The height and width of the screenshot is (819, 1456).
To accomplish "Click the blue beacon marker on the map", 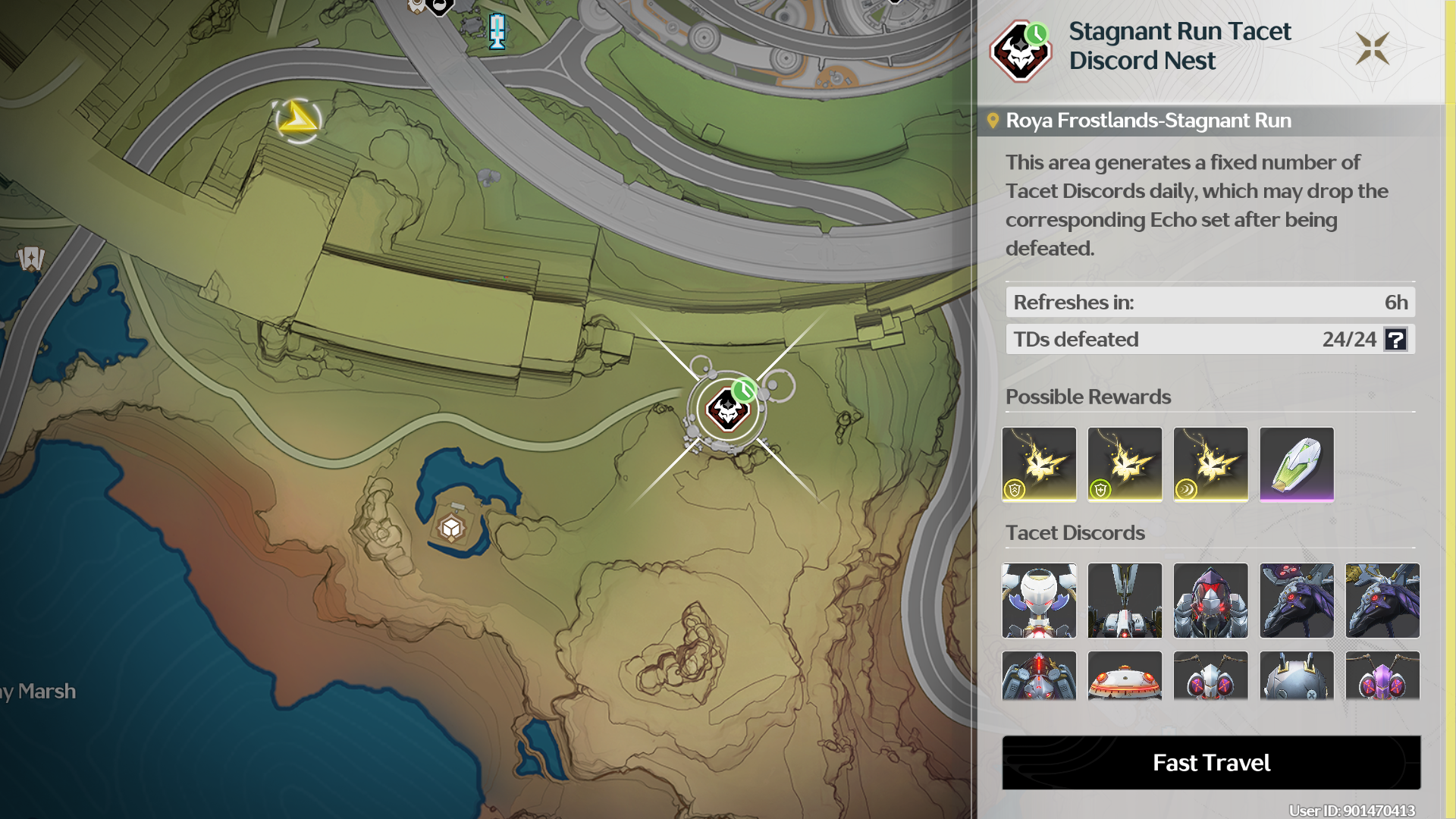I will click(497, 32).
